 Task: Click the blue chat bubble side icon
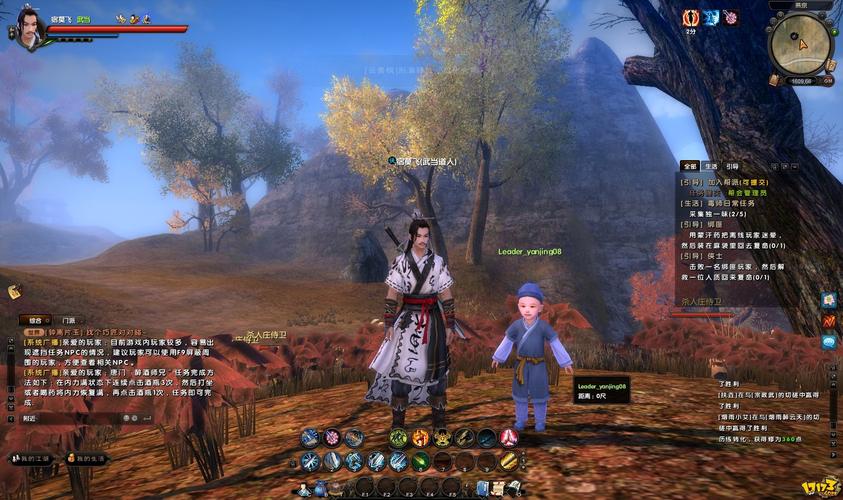[x=829, y=342]
